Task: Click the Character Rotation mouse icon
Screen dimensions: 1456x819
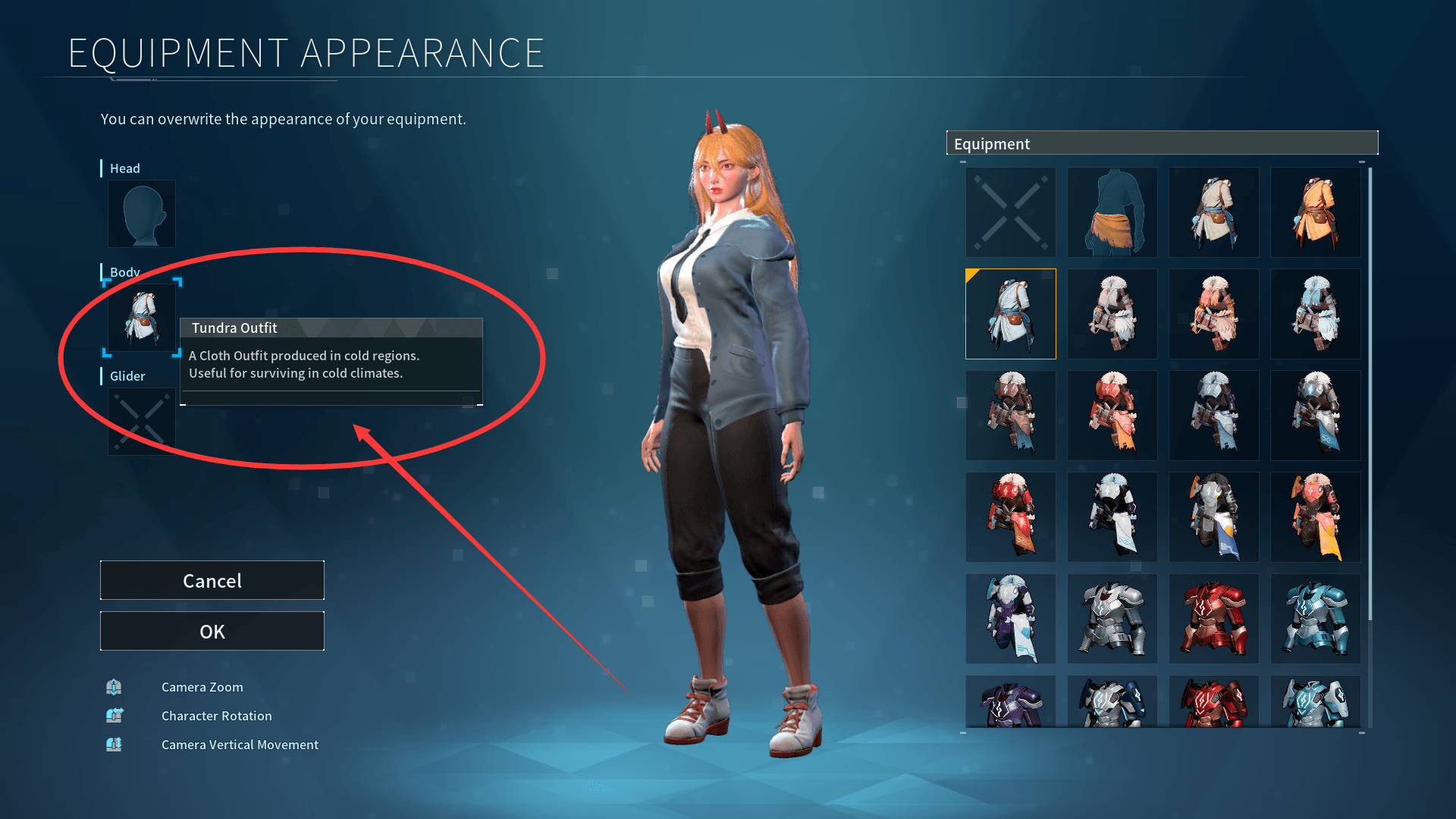Action: coord(114,715)
